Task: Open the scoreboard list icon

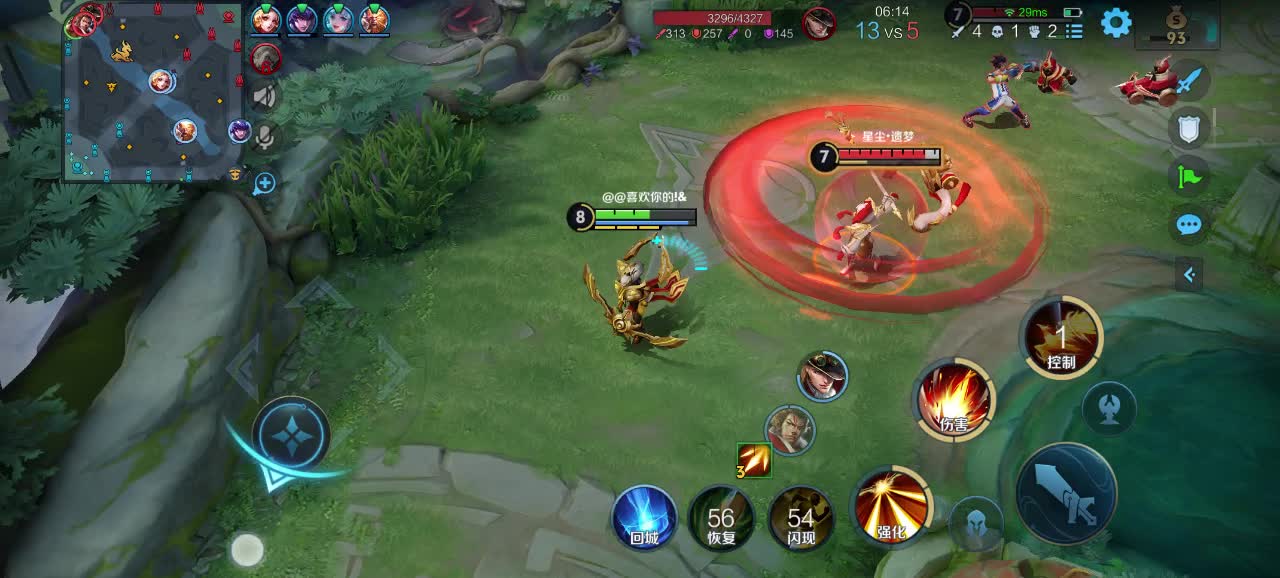Action: click(x=1075, y=31)
